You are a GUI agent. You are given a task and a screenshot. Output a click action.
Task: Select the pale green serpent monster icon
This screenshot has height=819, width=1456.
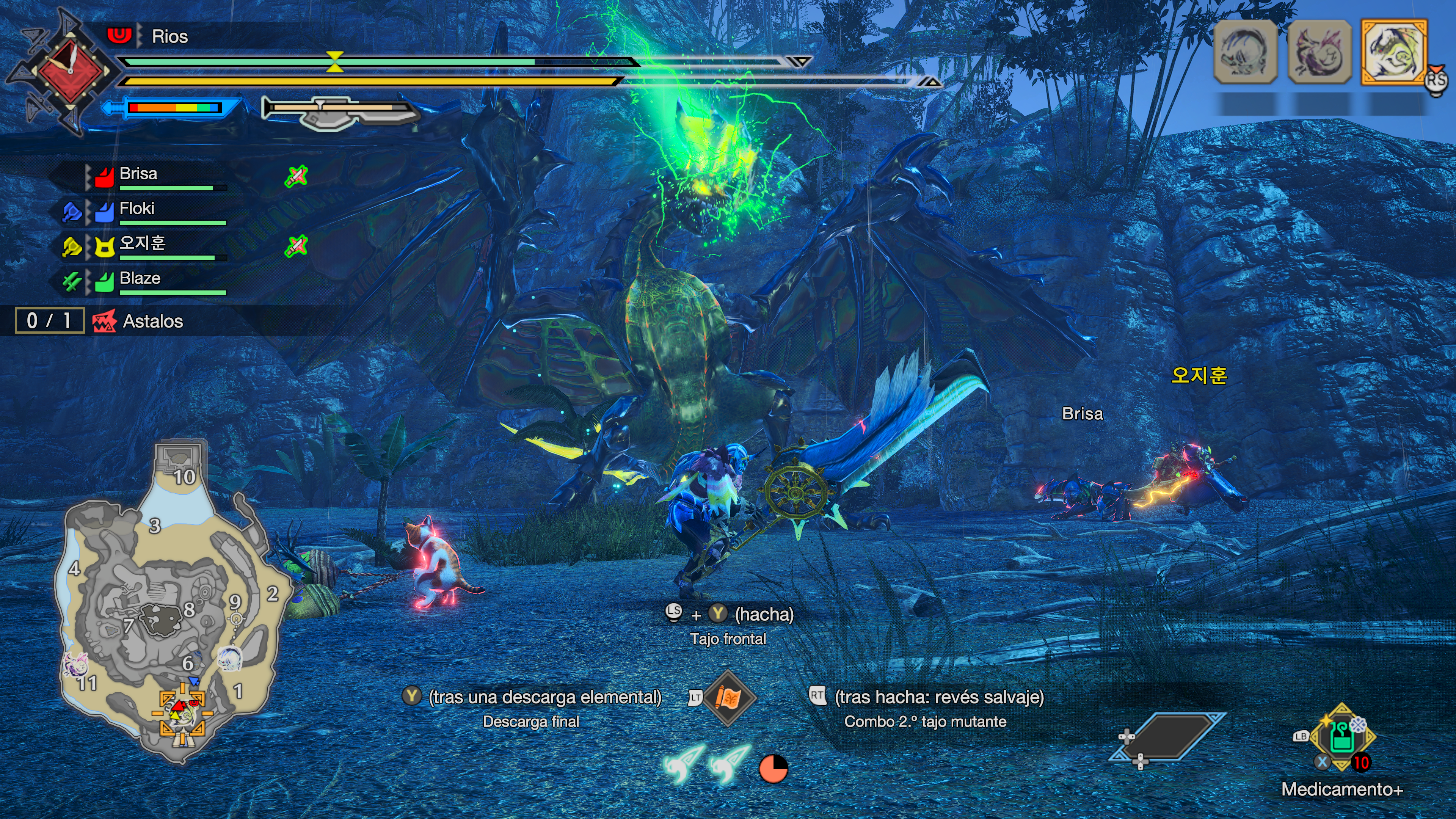pyautogui.click(x=1245, y=52)
